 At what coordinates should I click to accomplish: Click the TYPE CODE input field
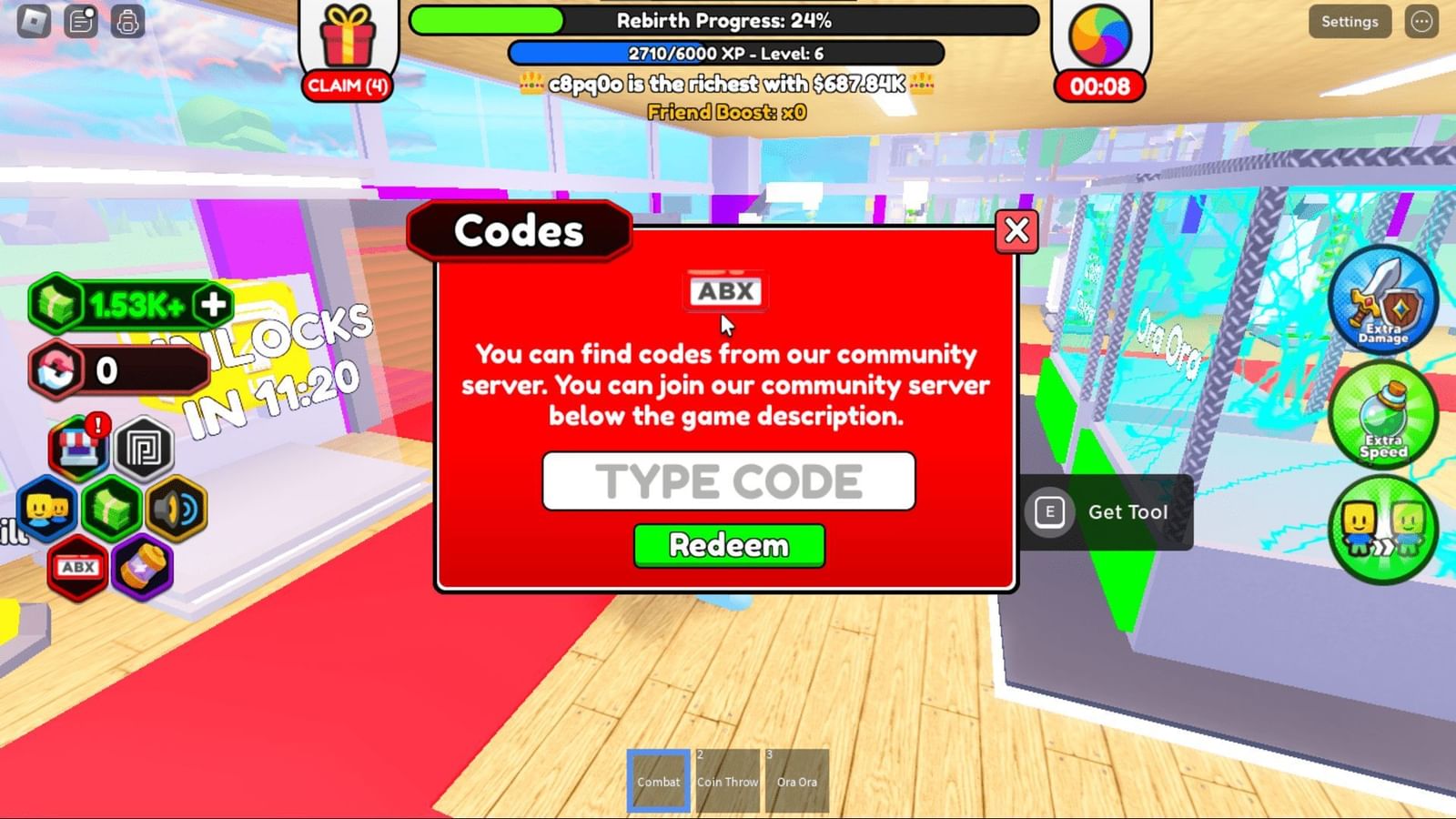tap(729, 481)
